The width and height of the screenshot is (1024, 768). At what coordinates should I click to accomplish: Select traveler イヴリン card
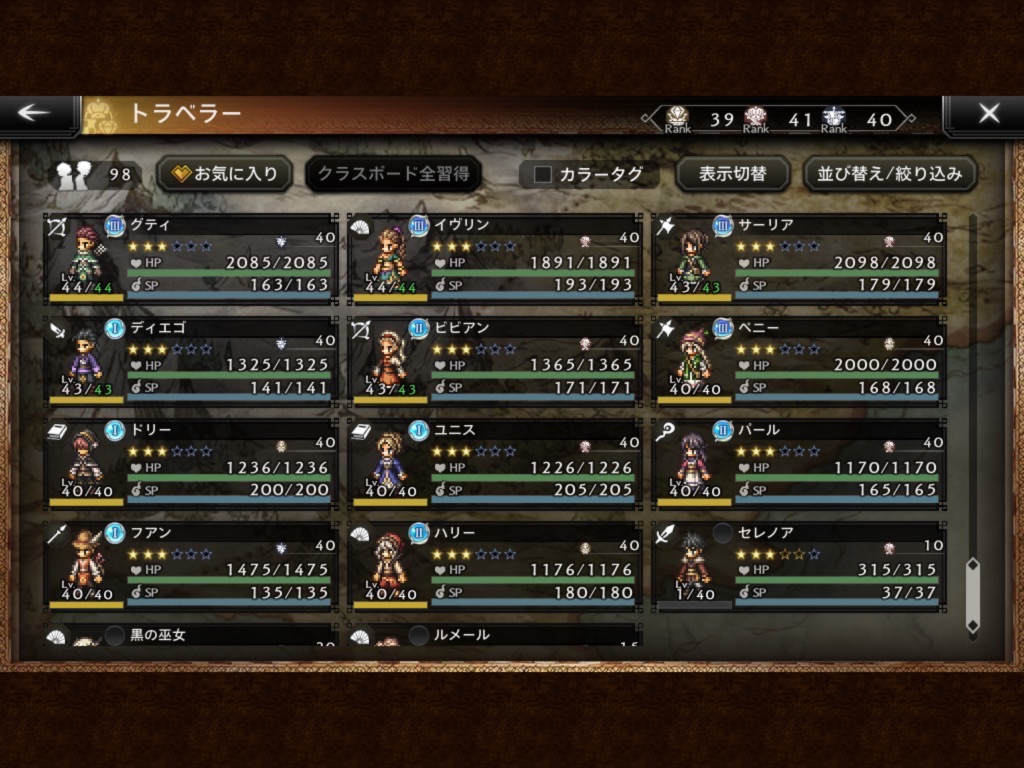[x=496, y=258]
